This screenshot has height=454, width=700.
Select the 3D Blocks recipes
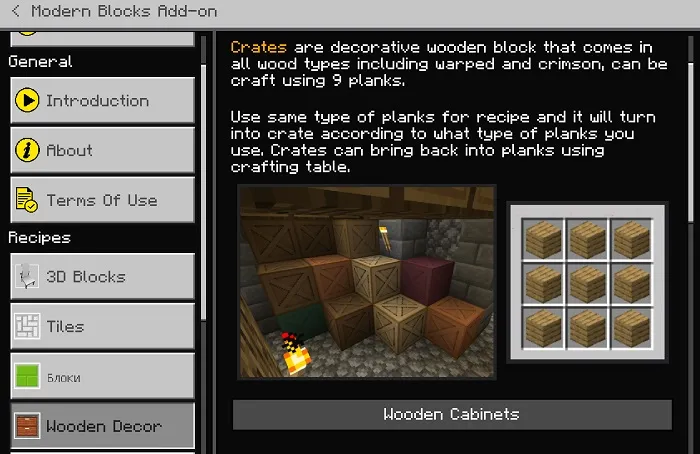102,277
